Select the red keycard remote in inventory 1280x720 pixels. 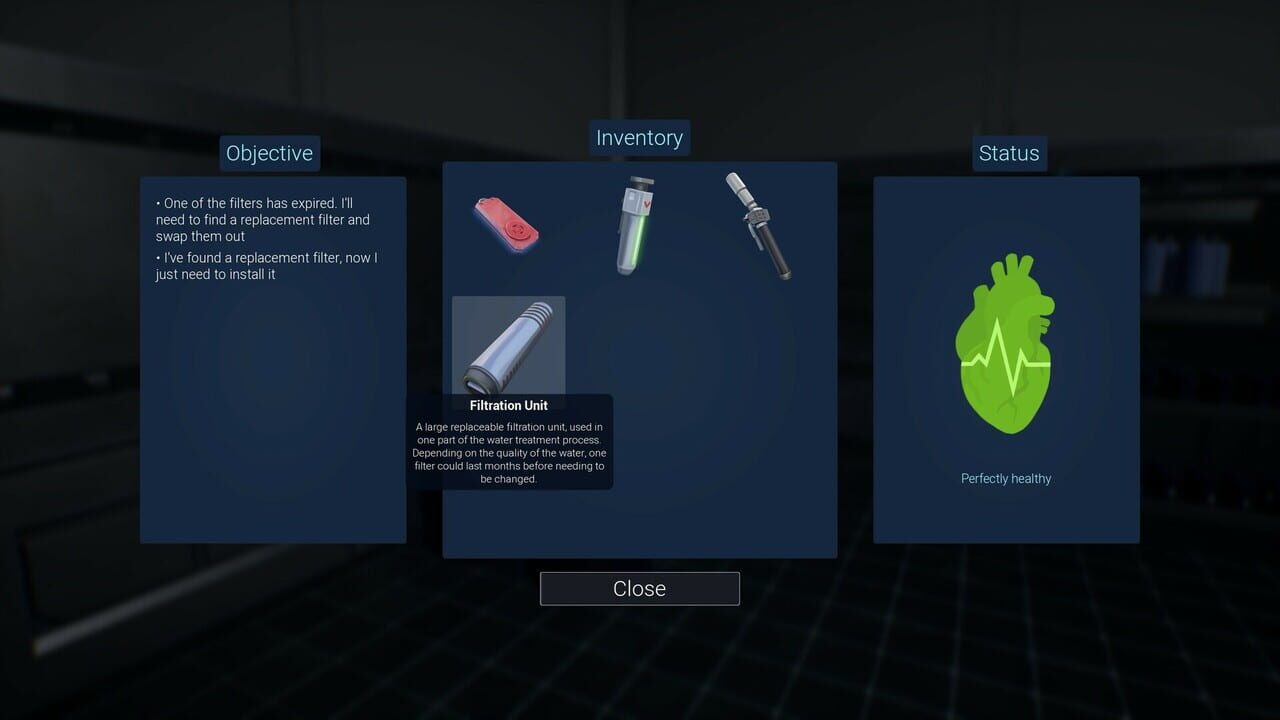(x=506, y=224)
